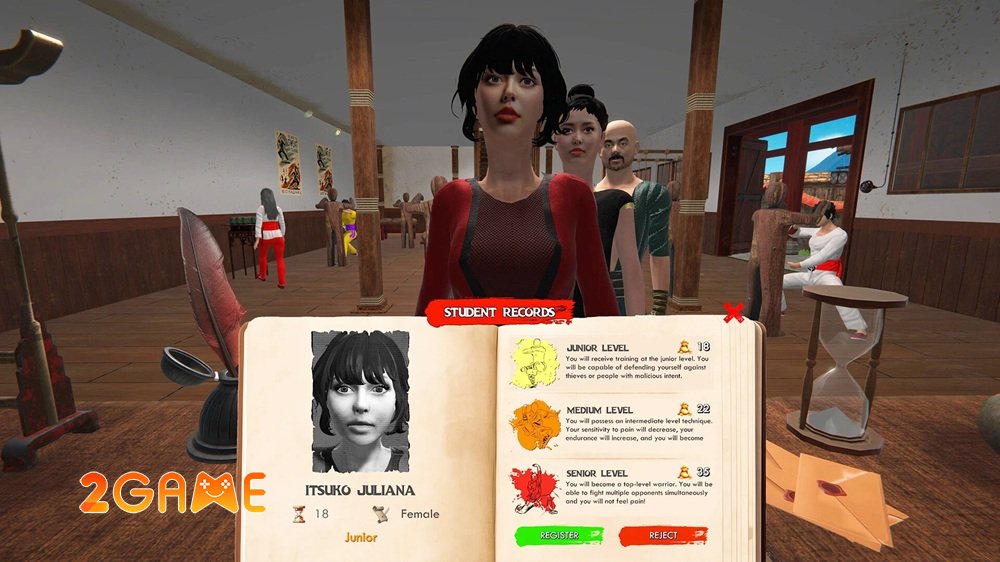
Task: Reject this student application
Action: tap(663, 536)
